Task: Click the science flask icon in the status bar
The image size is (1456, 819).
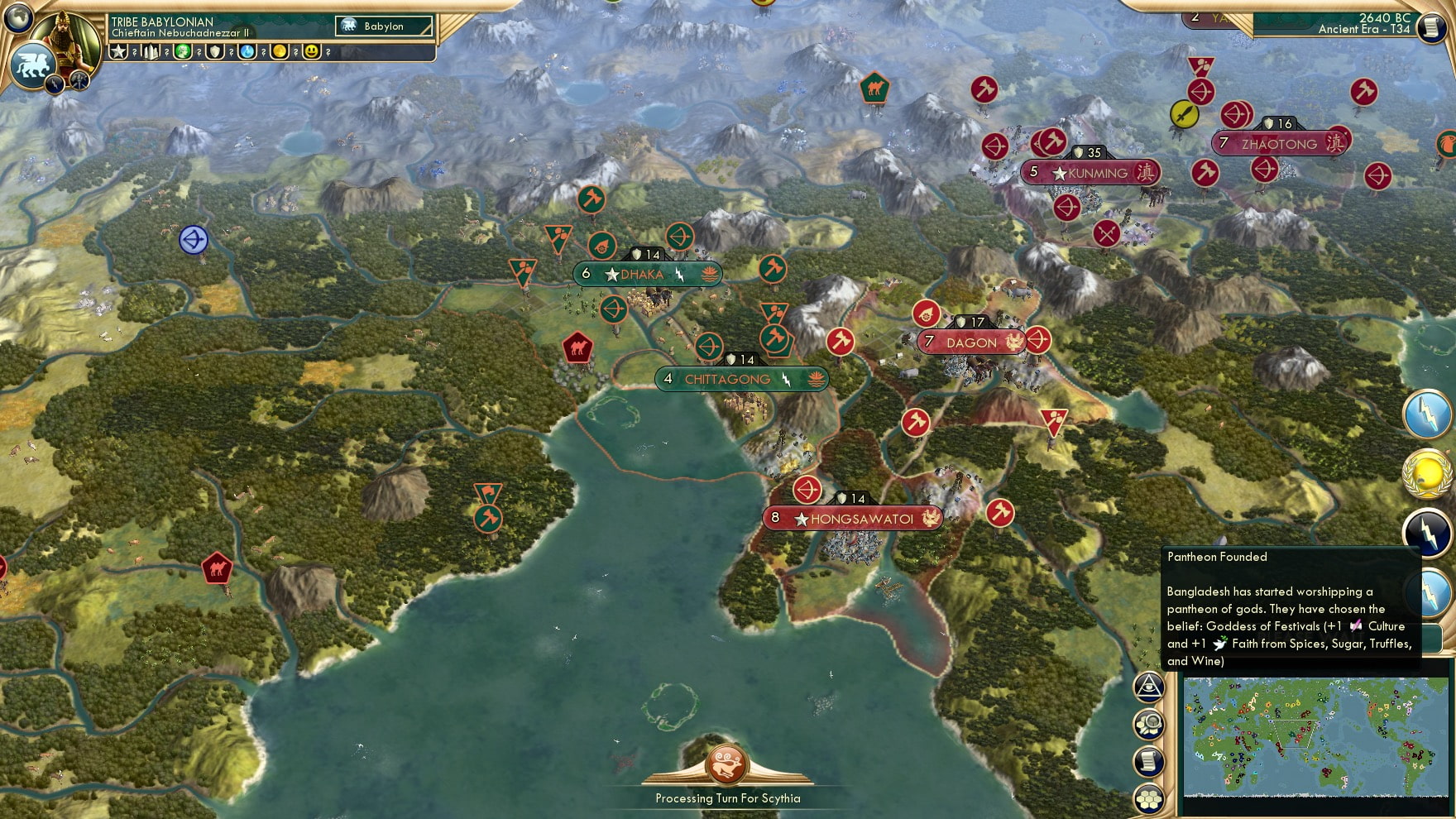Action: [x=247, y=51]
